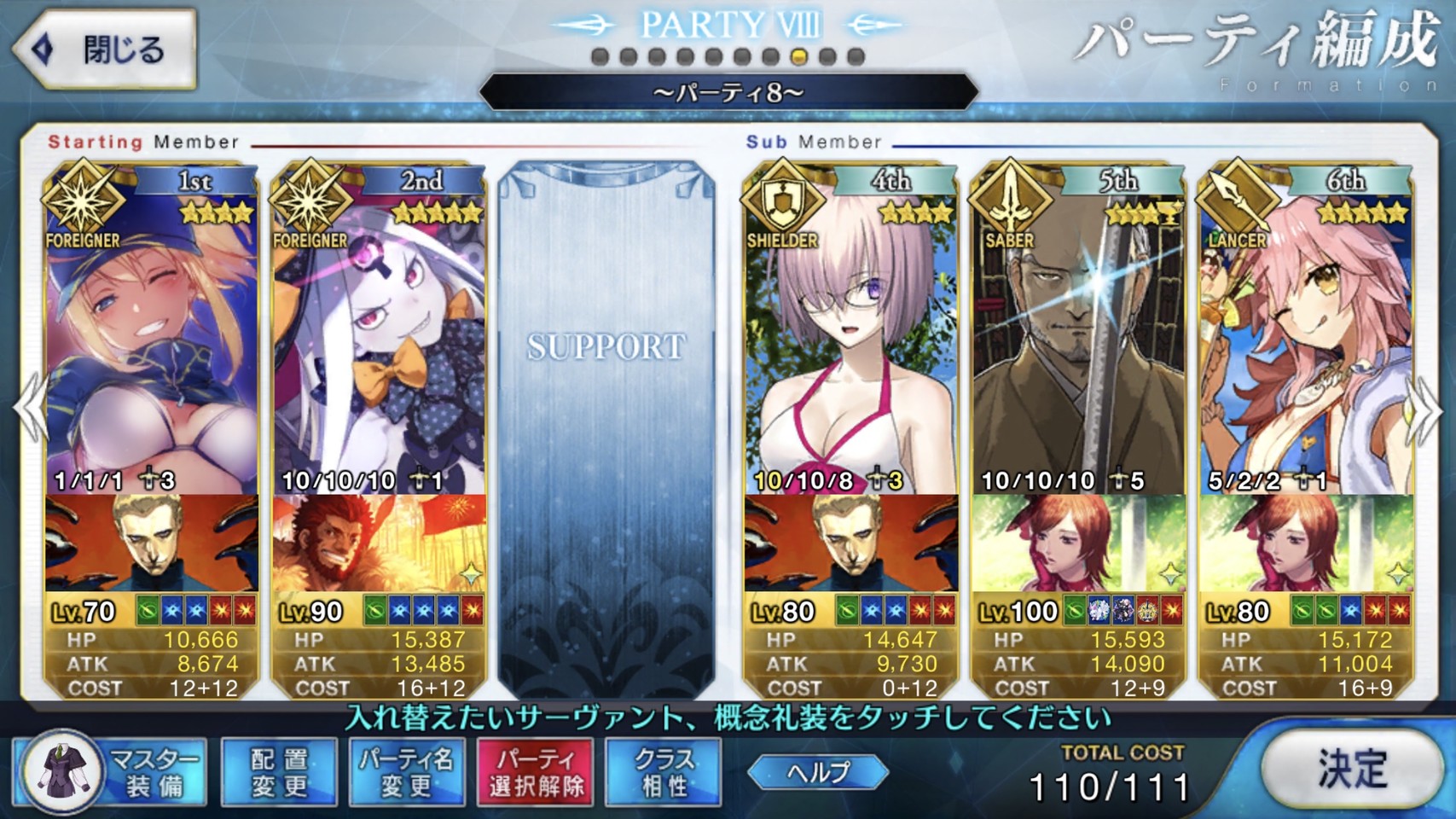This screenshot has height=819, width=1456.
Task: Switch to previous party with left arrow
Action: pos(31,411)
